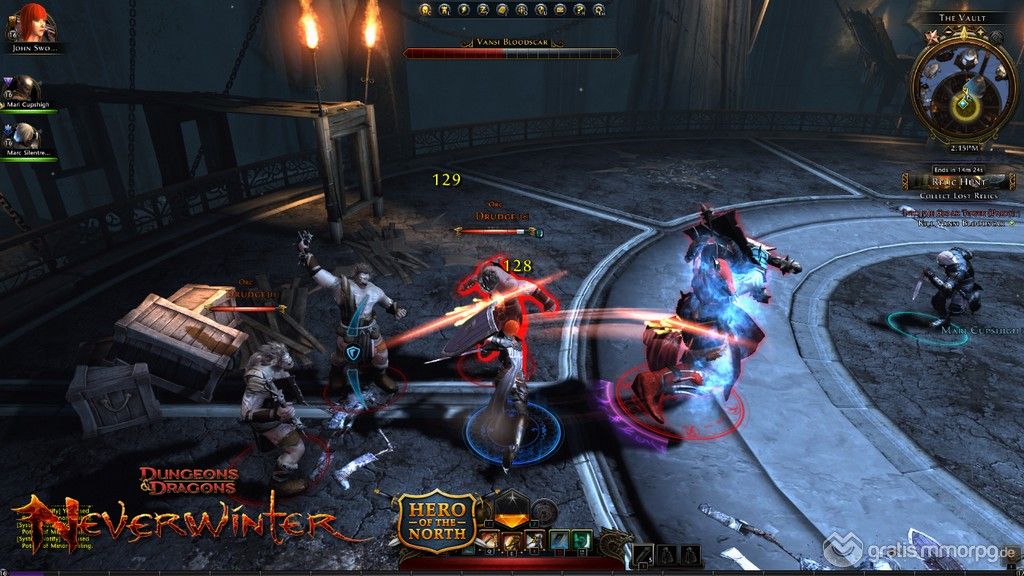Open the journal scroll icon
The height and width of the screenshot is (576, 1024).
coord(500,9)
